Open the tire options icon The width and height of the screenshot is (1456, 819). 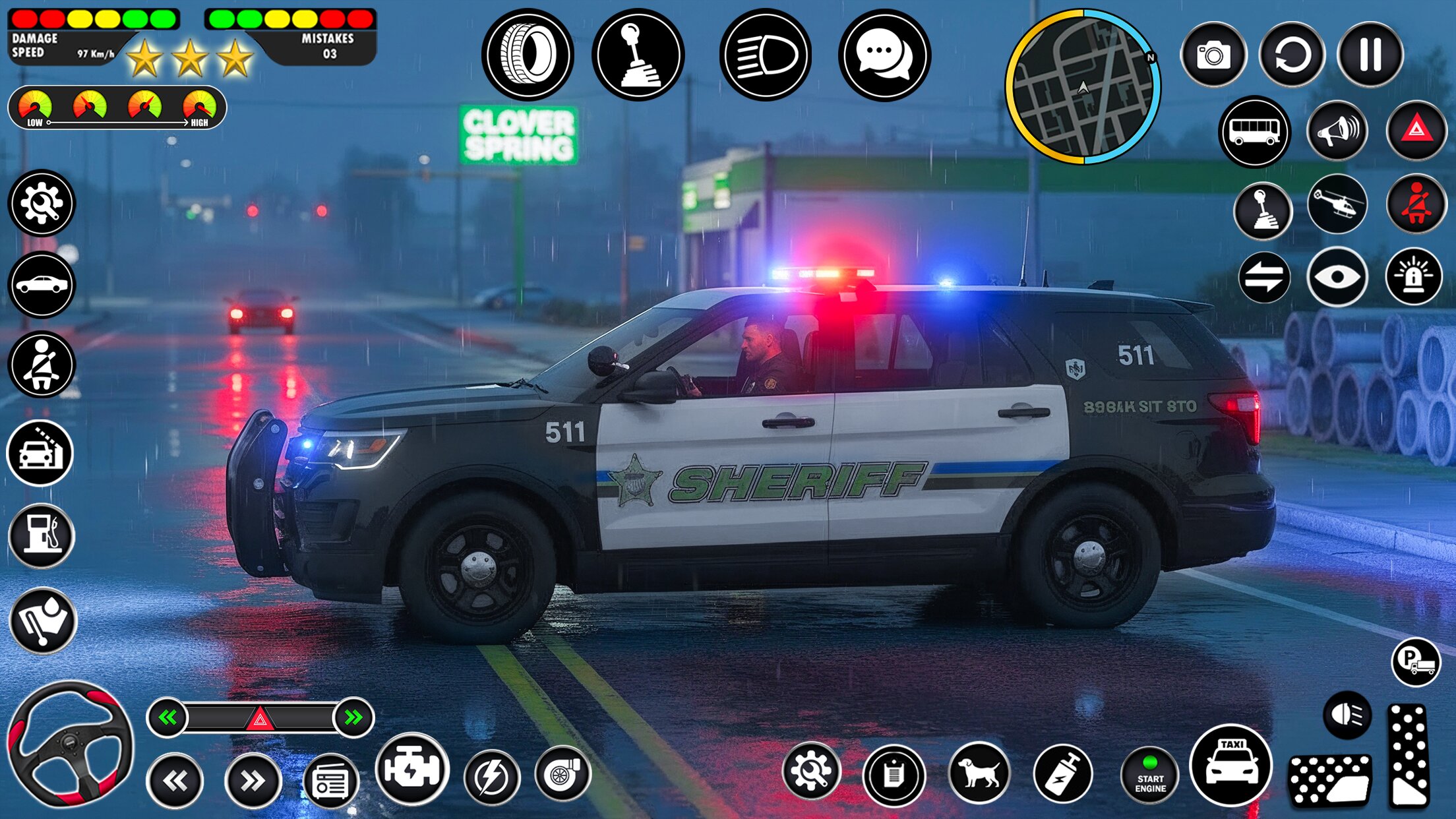528,54
